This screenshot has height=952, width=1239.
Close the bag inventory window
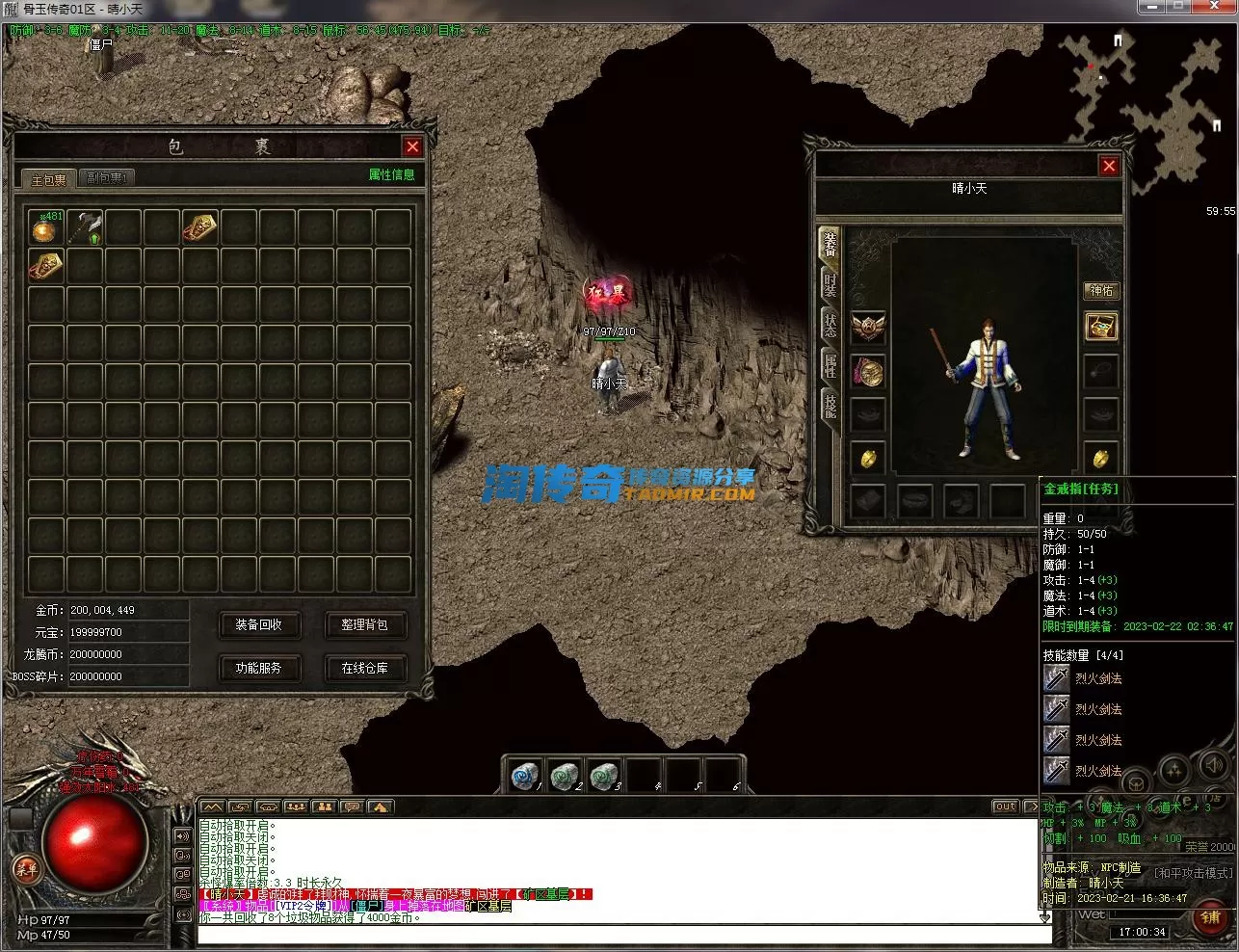[412, 146]
